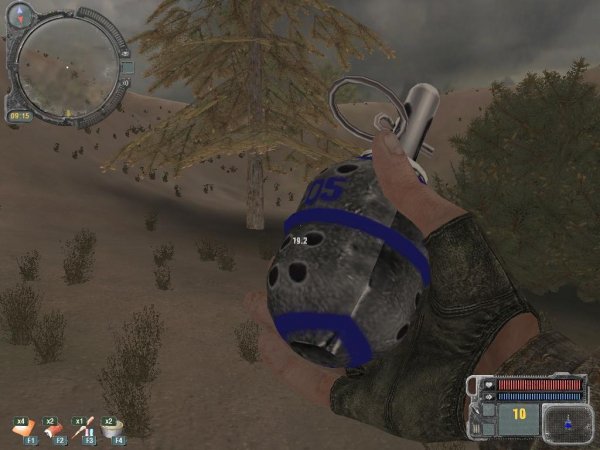Click the blue grenade weapon icon
This screenshot has width=600, height=450.
click(567, 422)
